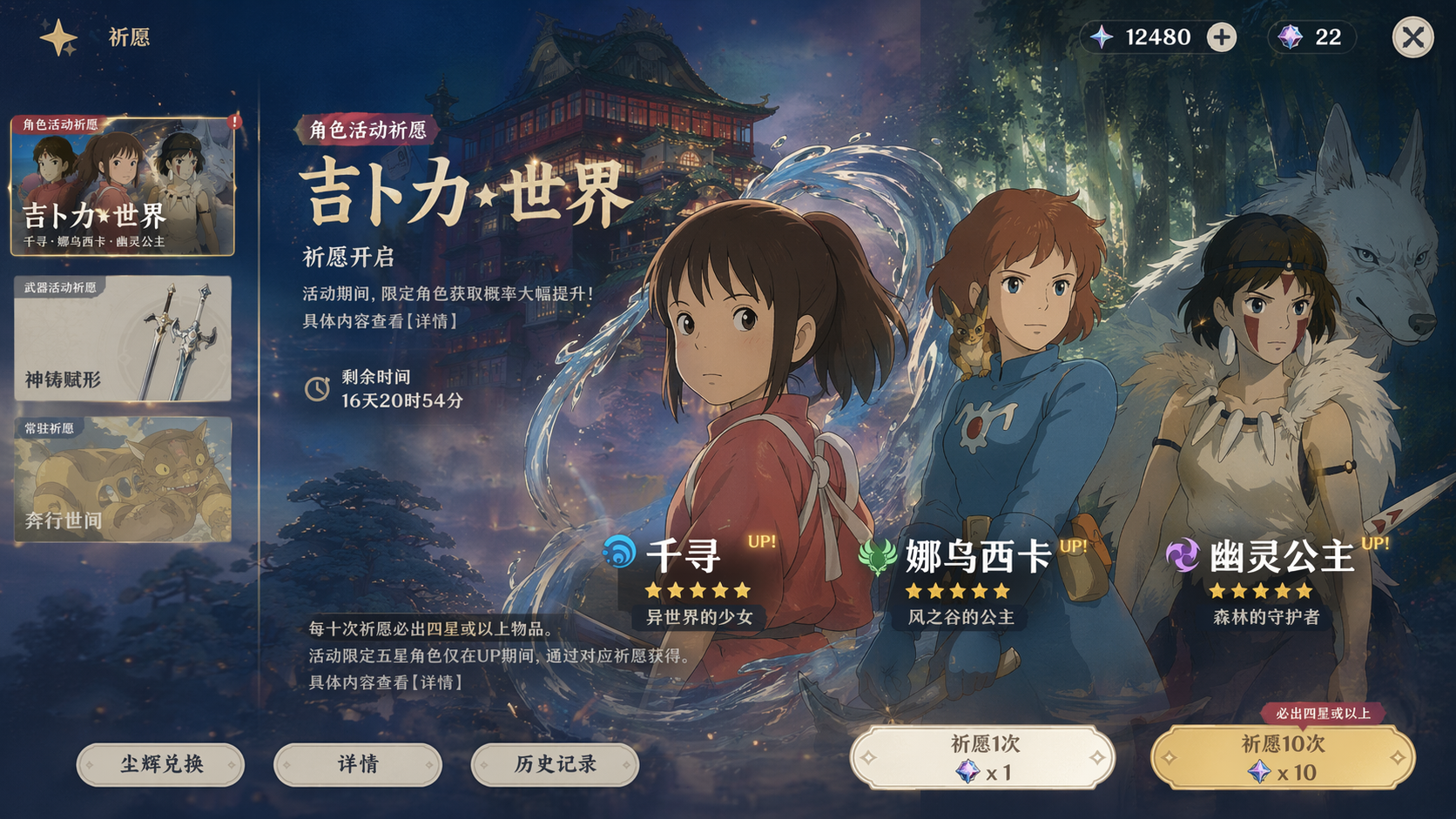Wish once with 祈愿1次
This screenshot has width=1456, height=819.
[x=982, y=758]
